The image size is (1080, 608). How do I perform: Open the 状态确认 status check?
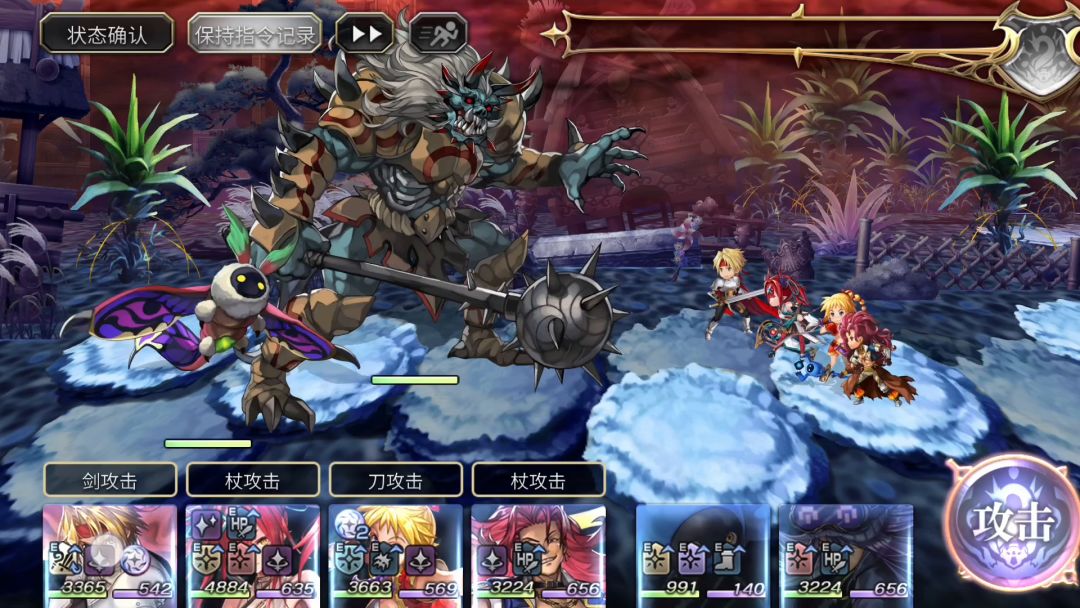(107, 34)
